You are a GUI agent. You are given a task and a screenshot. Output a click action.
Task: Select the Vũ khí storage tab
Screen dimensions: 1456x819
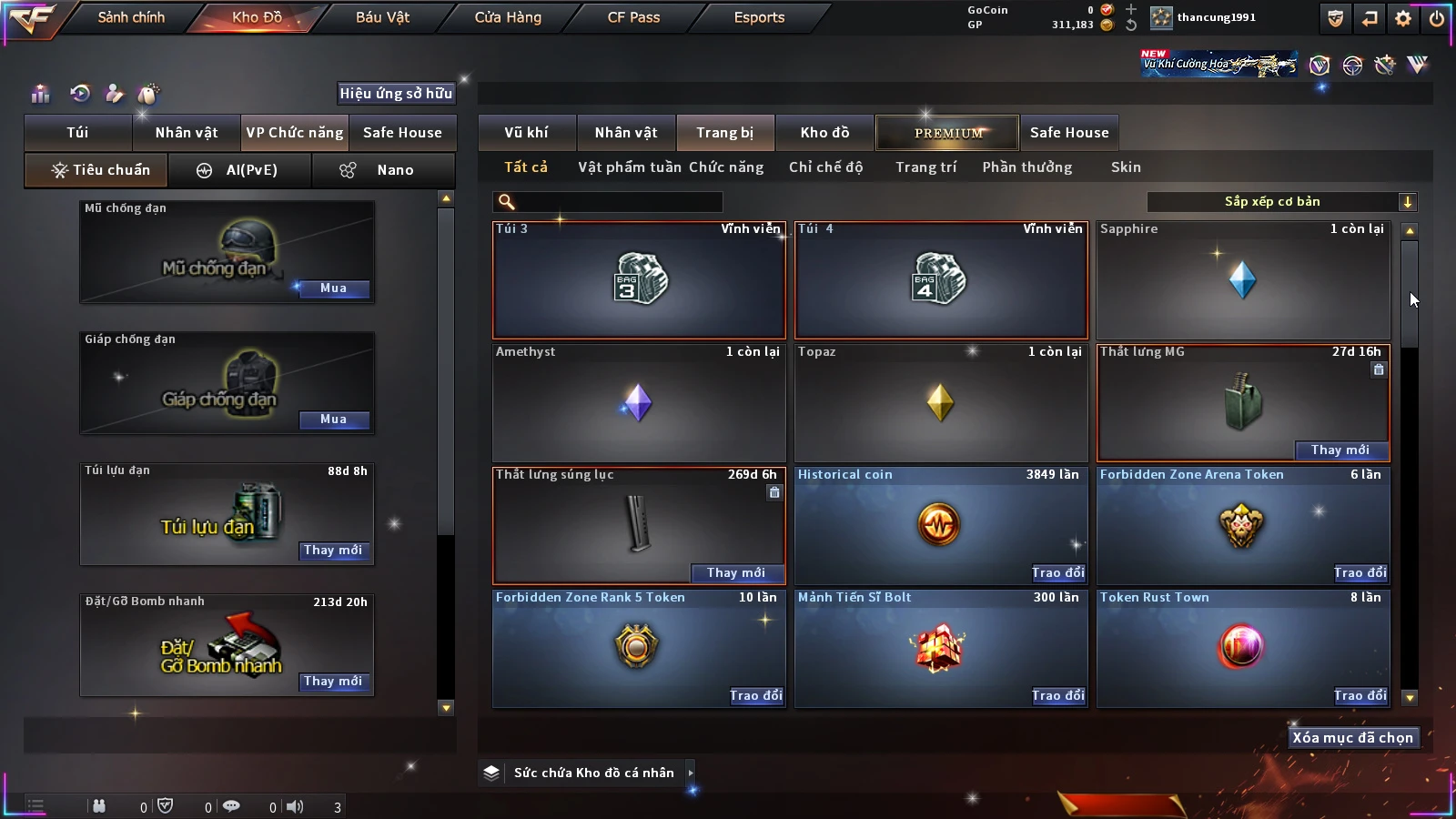526,133
